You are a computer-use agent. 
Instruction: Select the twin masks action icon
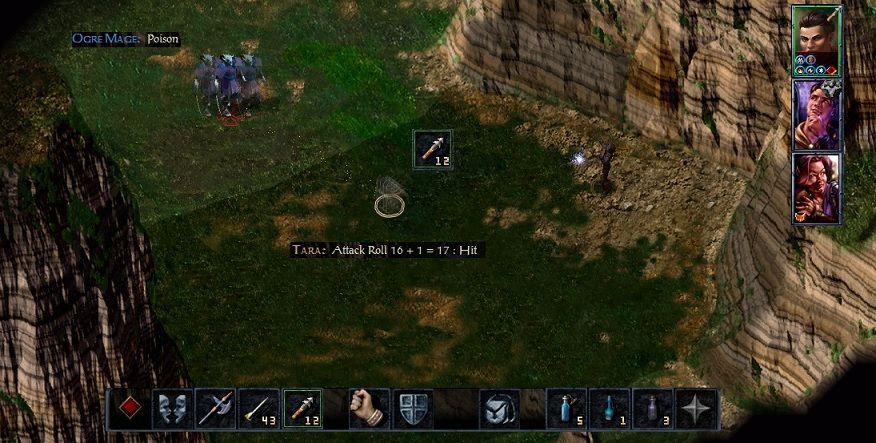click(x=172, y=409)
